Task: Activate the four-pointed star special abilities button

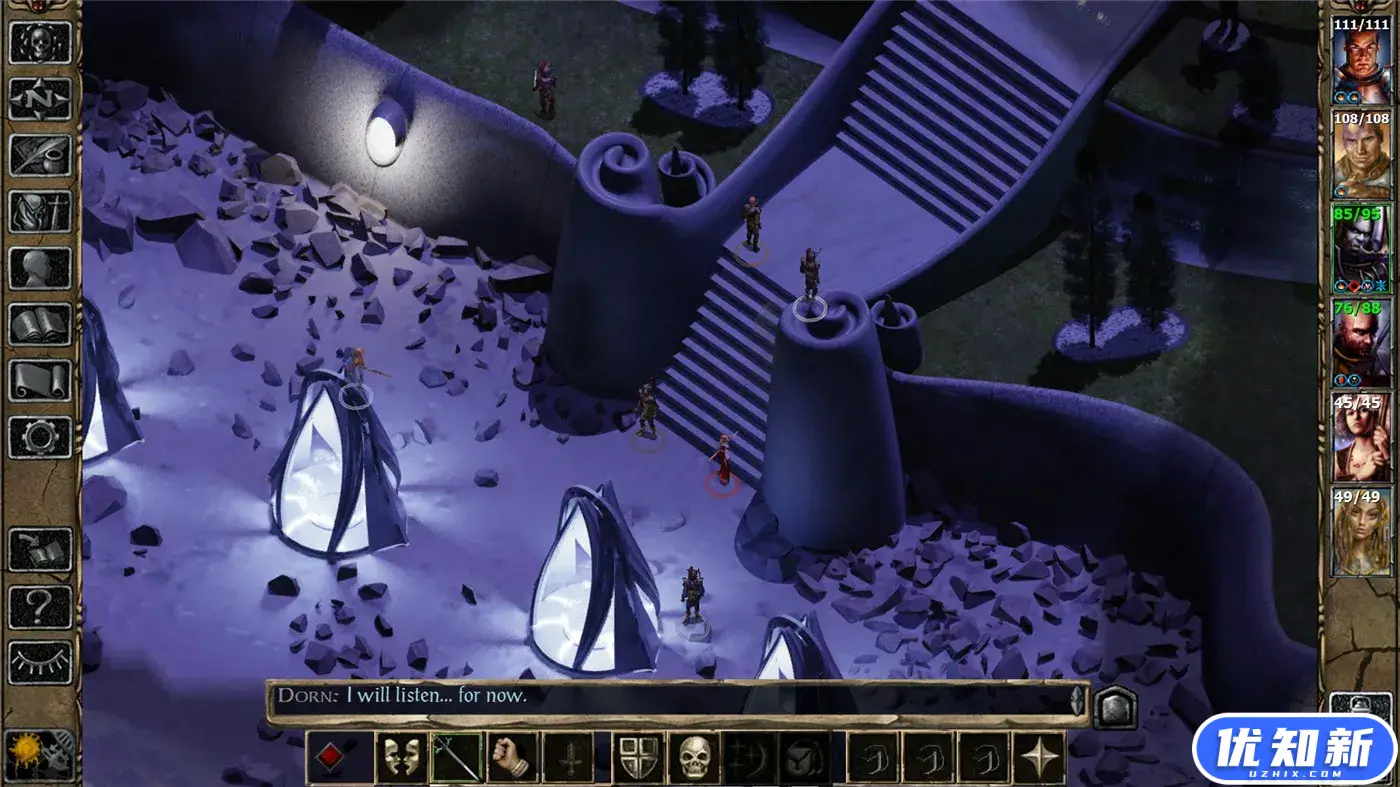Action: click(1040, 757)
